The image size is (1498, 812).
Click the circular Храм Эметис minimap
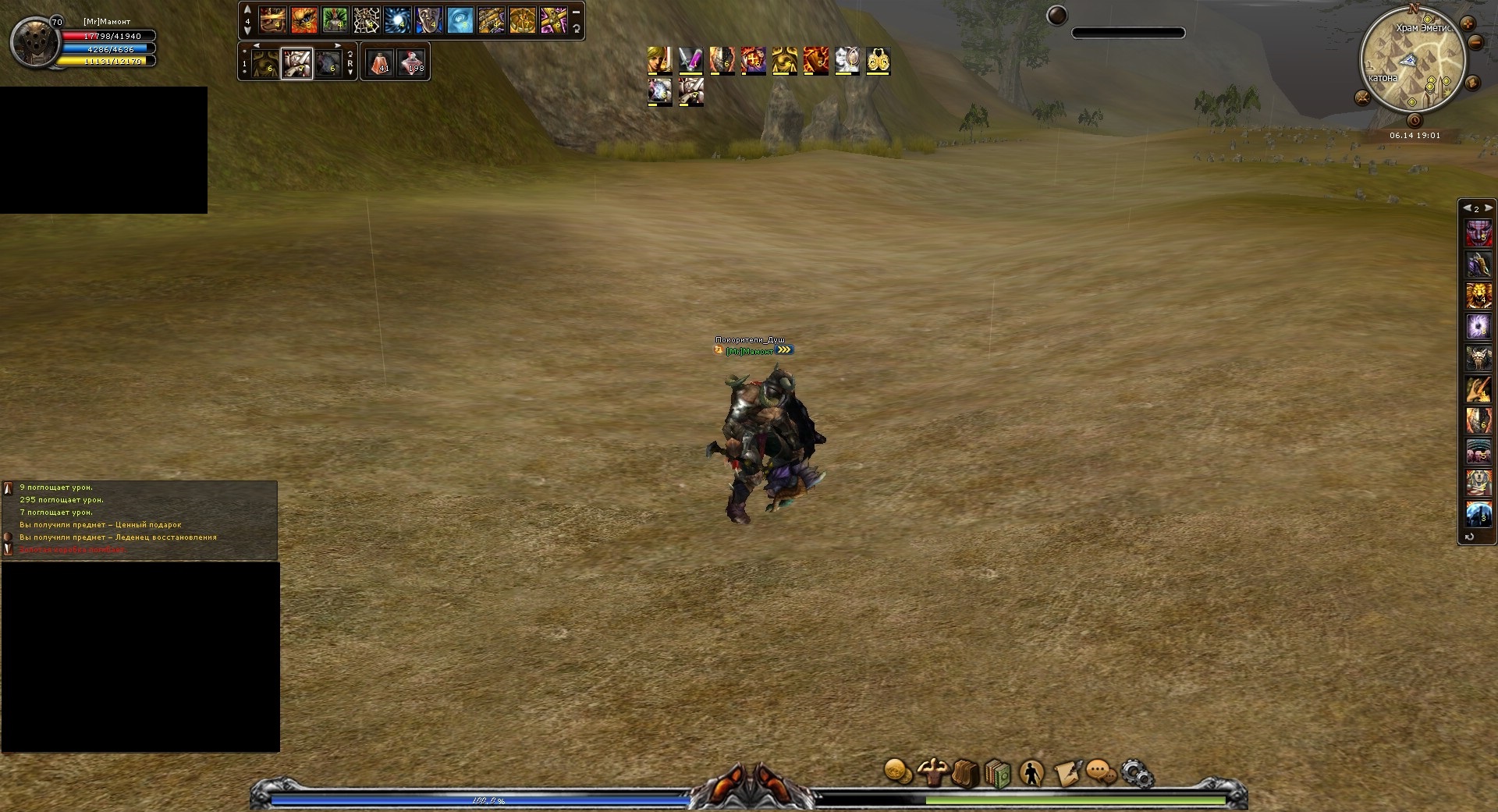[x=1412, y=62]
